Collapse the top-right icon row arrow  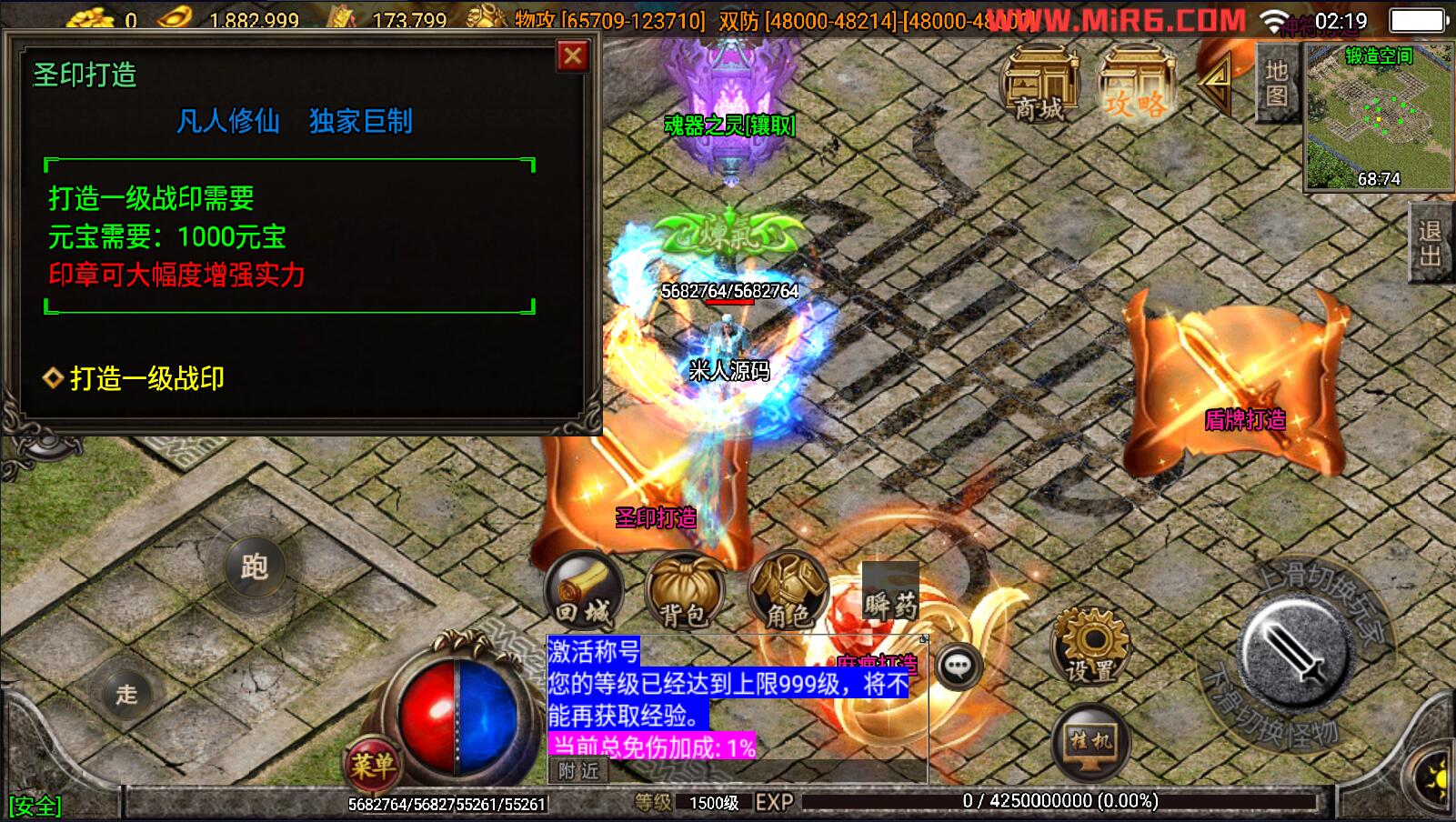[x=1214, y=83]
